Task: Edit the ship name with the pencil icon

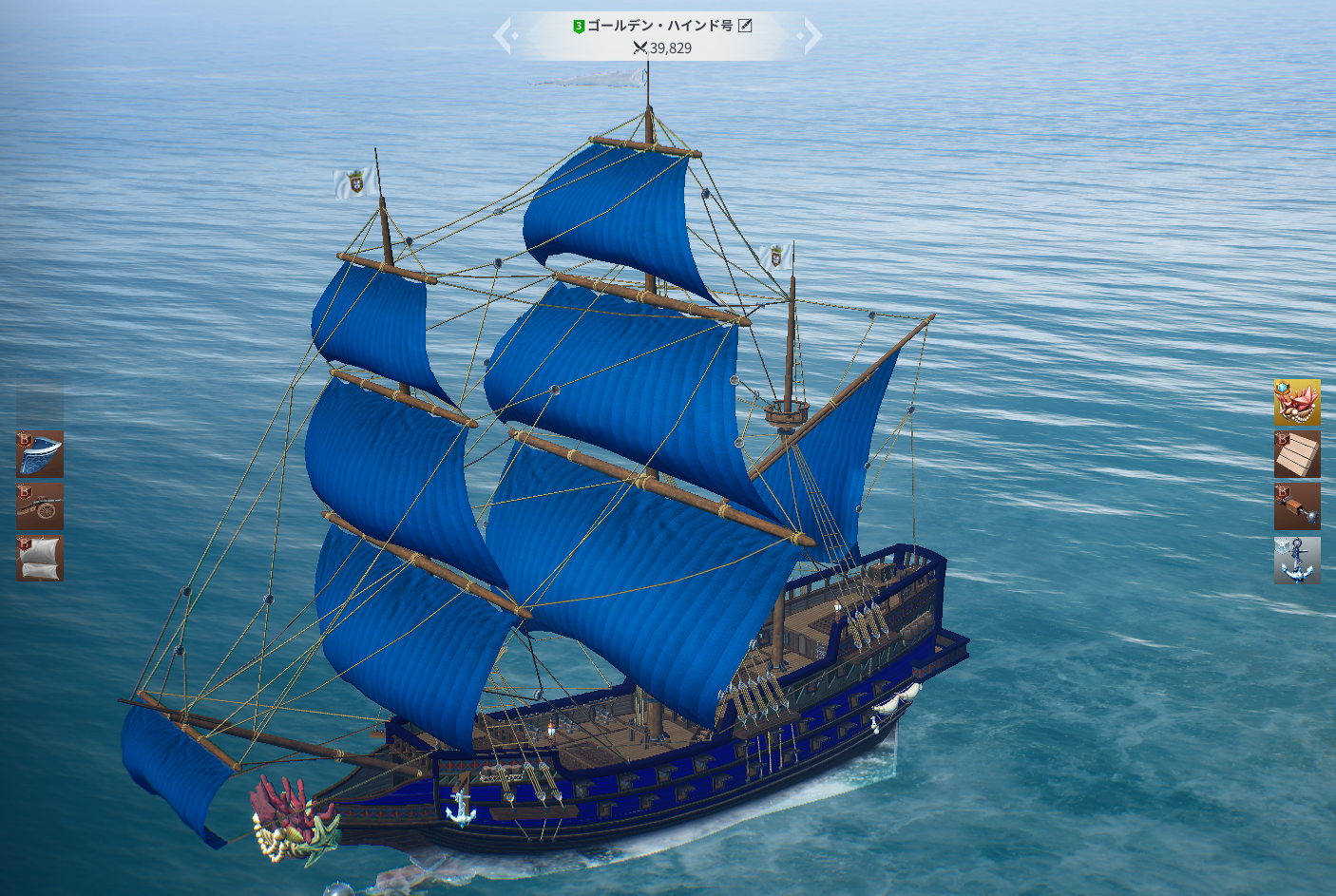Action: point(746,26)
